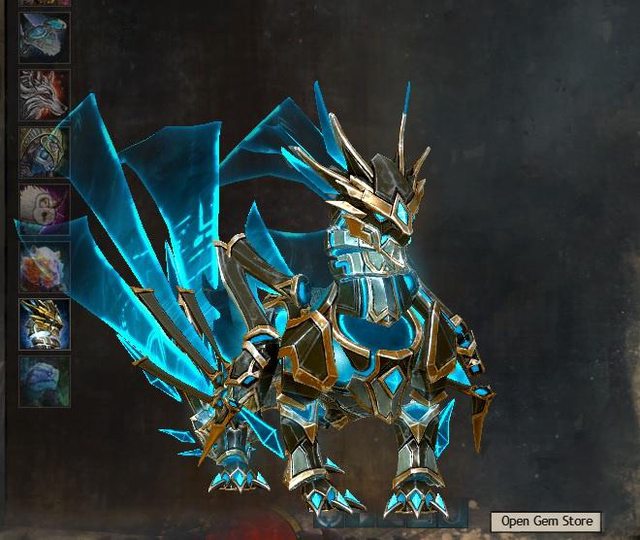Choose the dim blue-green creature skin thumbnail
640x540 pixels.
pos(44,380)
